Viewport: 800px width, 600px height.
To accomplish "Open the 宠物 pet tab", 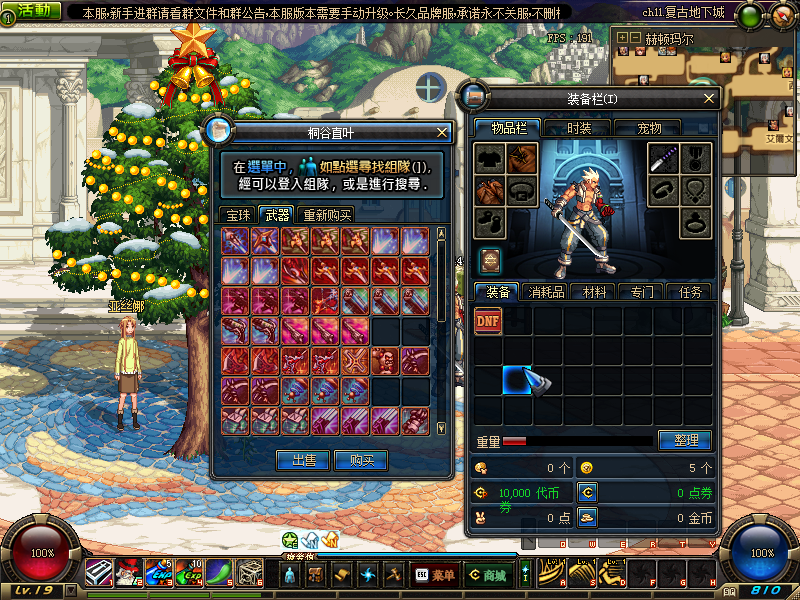I will pyautogui.click(x=649, y=128).
